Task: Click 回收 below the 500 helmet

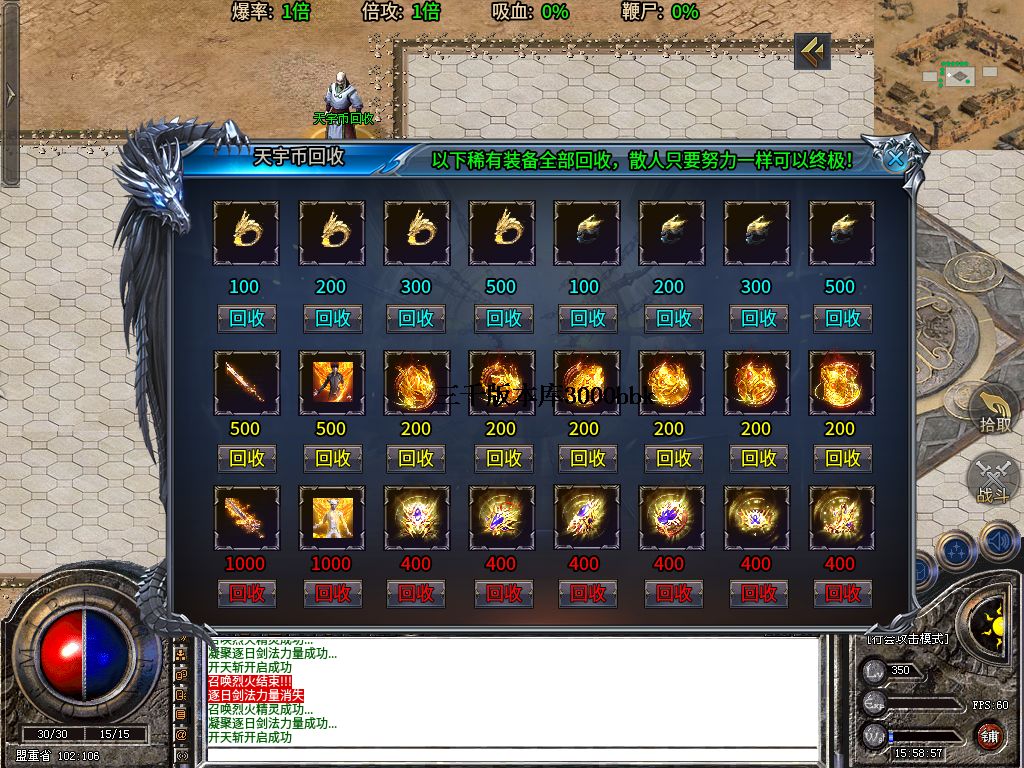Action: click(x=842, y=318)
